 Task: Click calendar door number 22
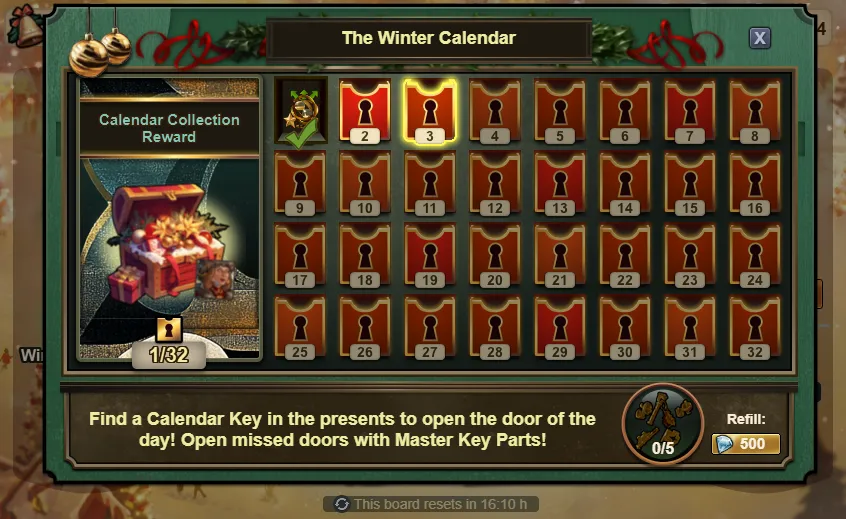625,254
